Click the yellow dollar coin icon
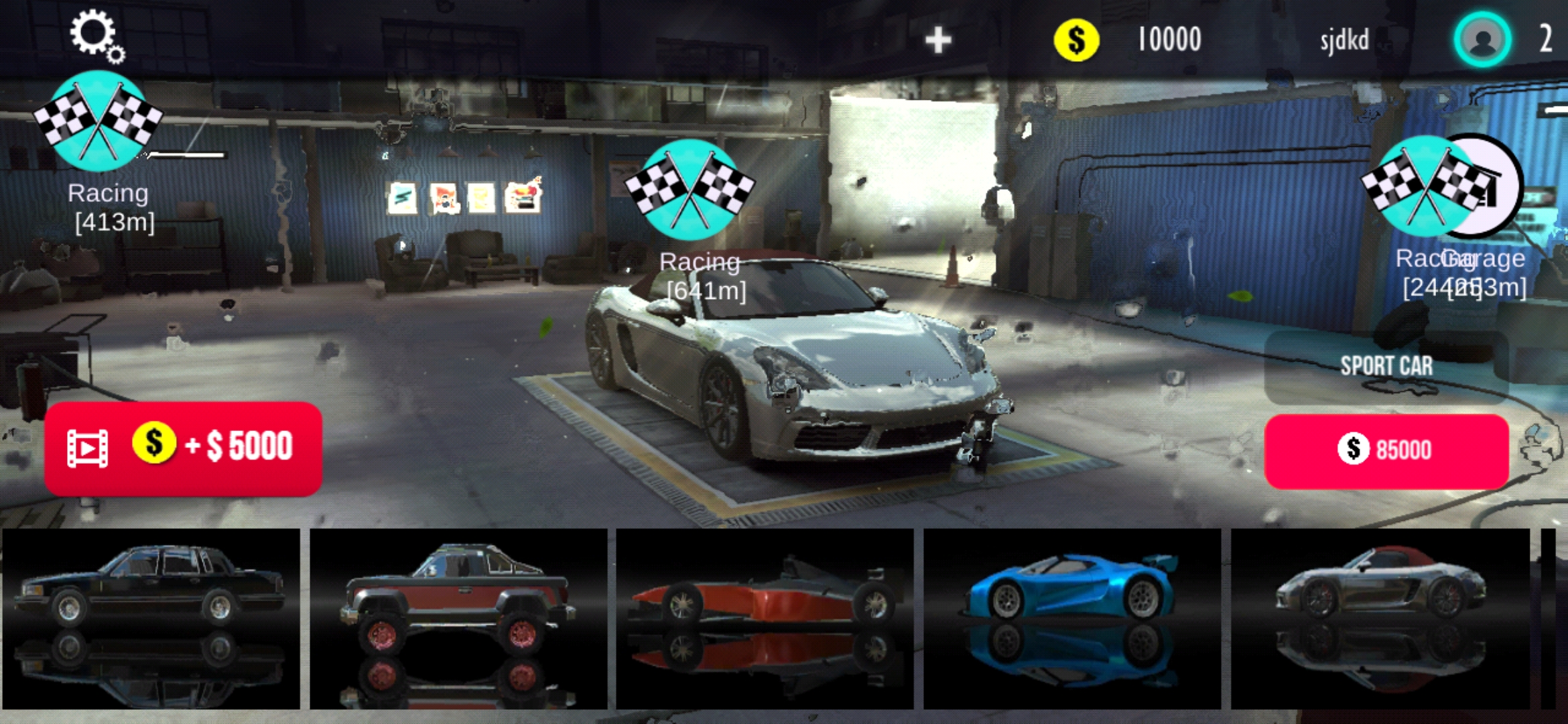 (x=1077, y=38)
